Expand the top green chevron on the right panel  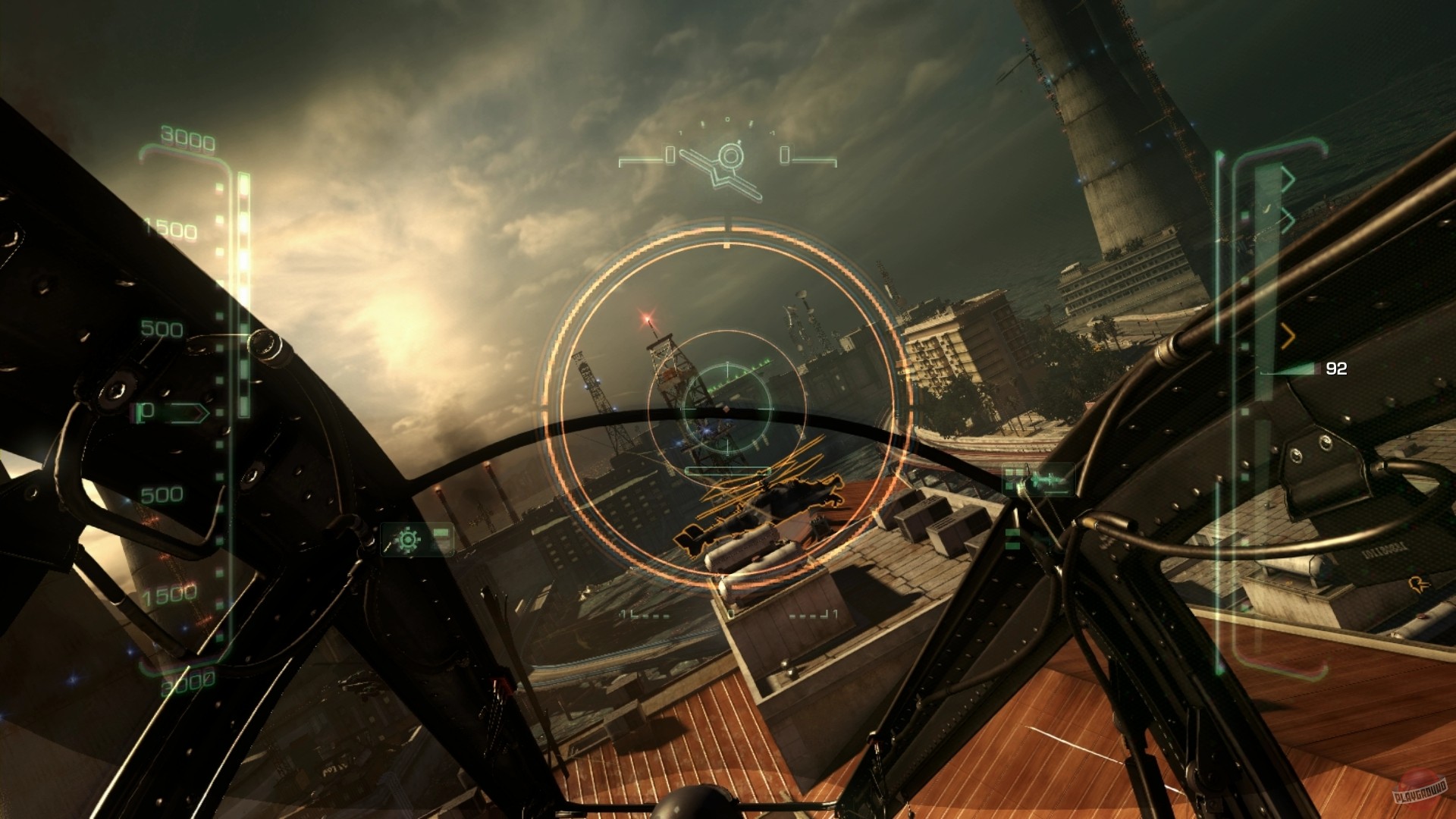tap(1289, 177)
